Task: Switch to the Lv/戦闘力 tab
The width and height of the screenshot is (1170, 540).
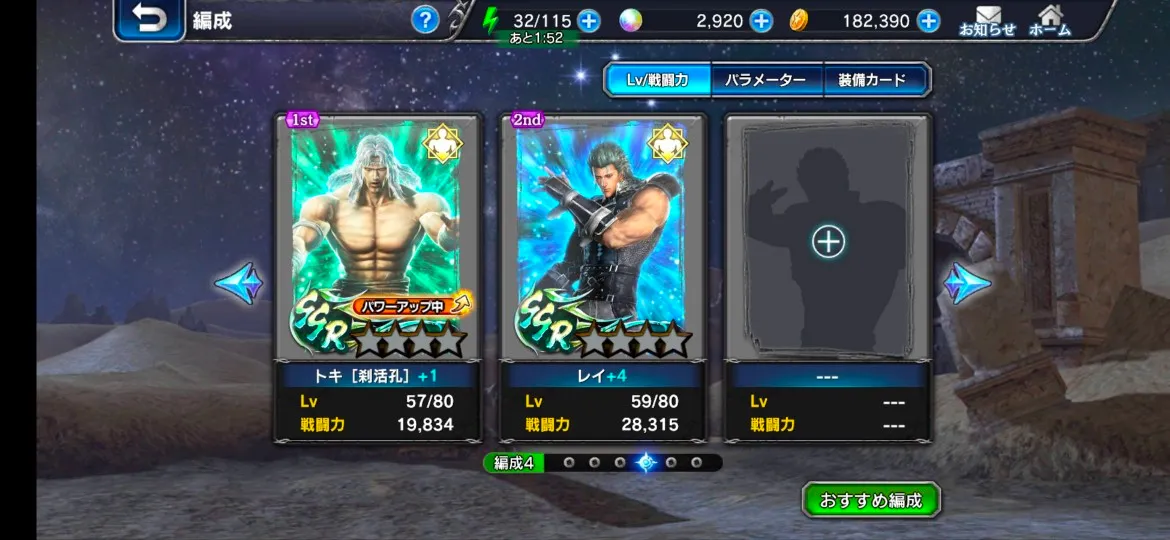Action: tap(658, 80)
